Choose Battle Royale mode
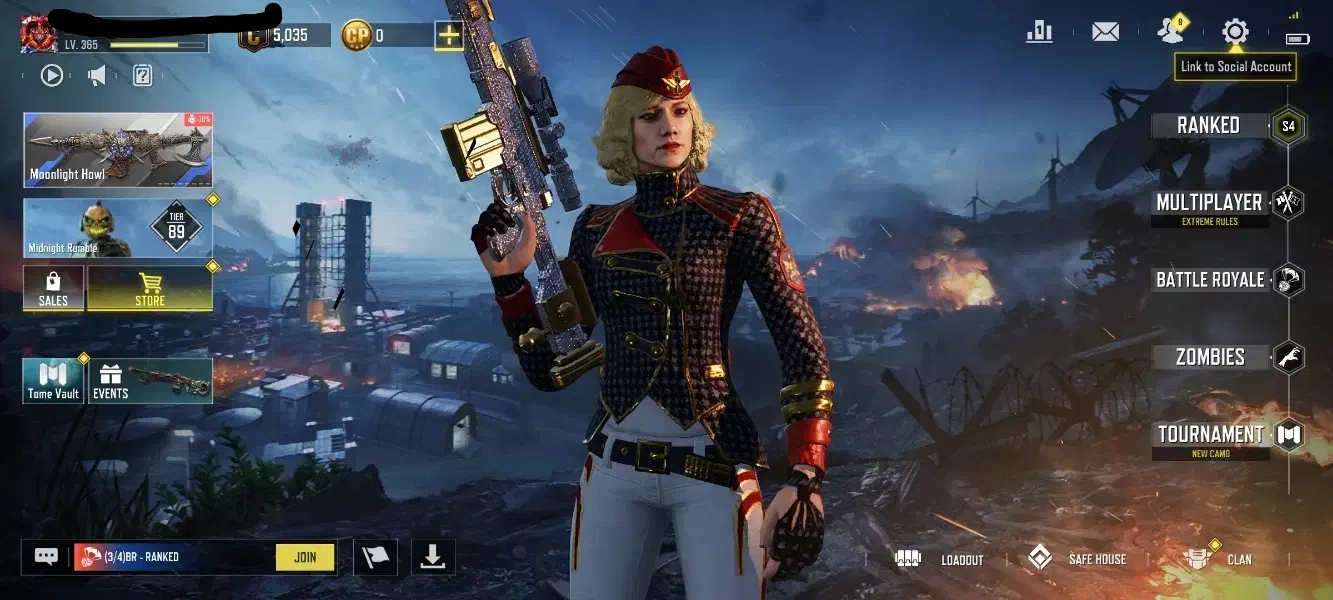Image resolution: width=1333 pixels, height=600 pixels. [1210, 280]
